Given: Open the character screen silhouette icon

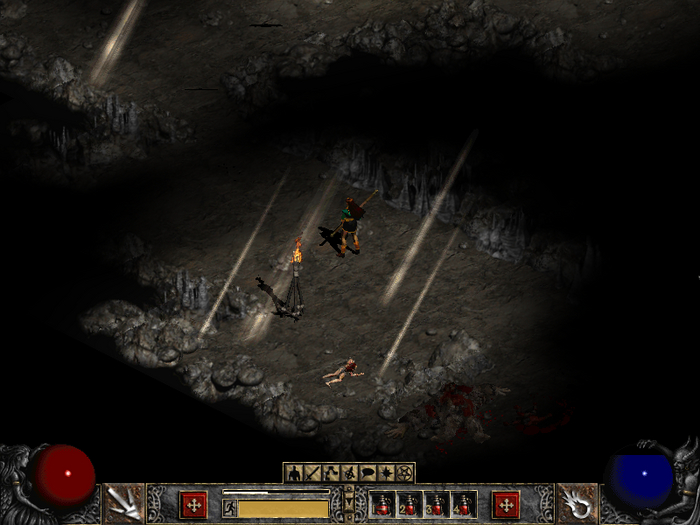Looking at the screenshot, I should (295, 472).
